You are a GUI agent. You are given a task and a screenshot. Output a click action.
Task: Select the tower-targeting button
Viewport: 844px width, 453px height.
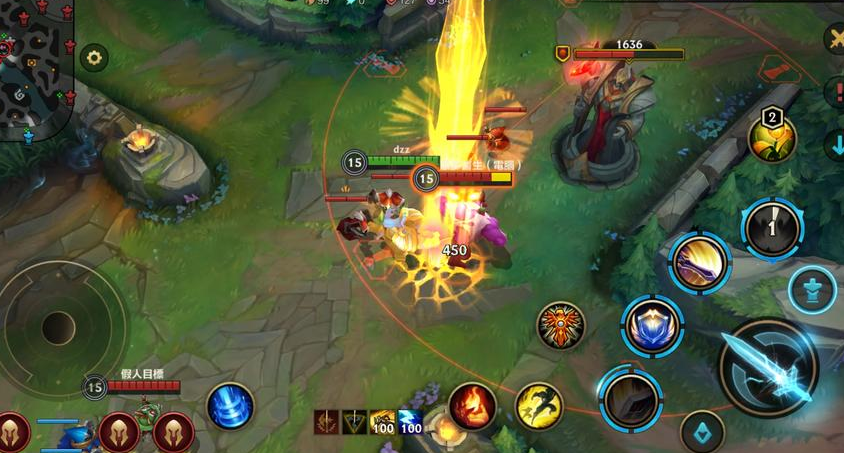[811, 291]
